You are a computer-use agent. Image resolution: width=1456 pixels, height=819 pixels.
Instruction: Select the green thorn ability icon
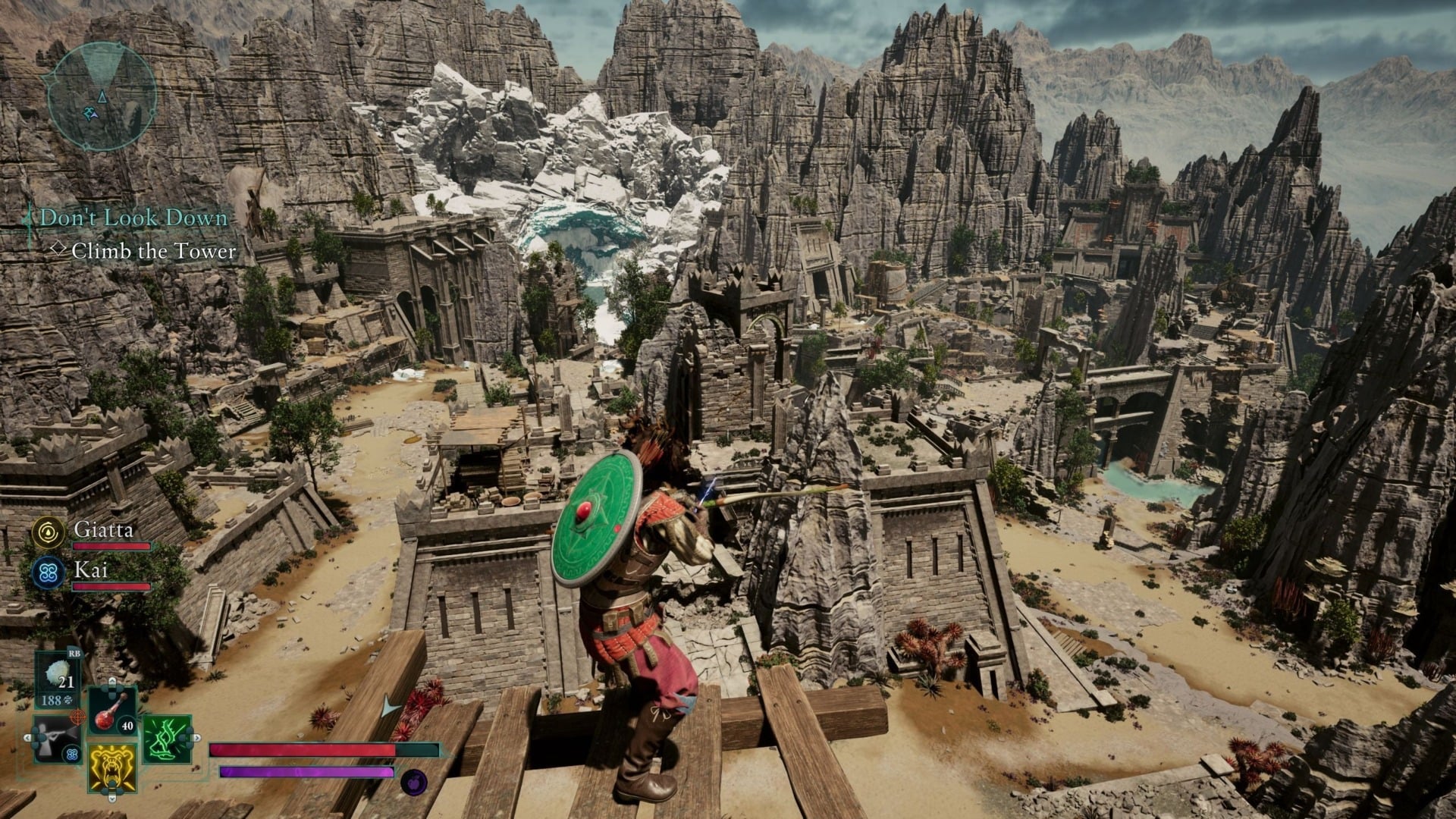(x=167, y=738)
